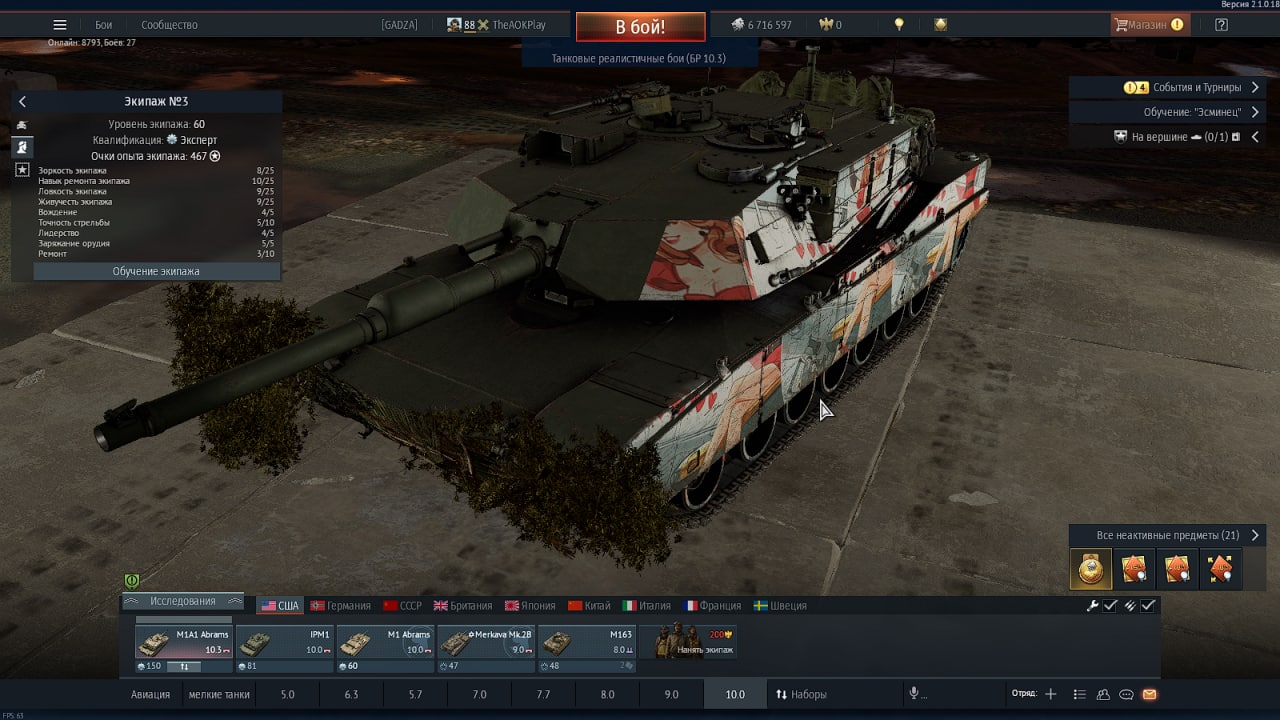The width and height of the screenshot is (1280, 720).
Task: Expand Все неактивные предметы list
Action: 1167,536
